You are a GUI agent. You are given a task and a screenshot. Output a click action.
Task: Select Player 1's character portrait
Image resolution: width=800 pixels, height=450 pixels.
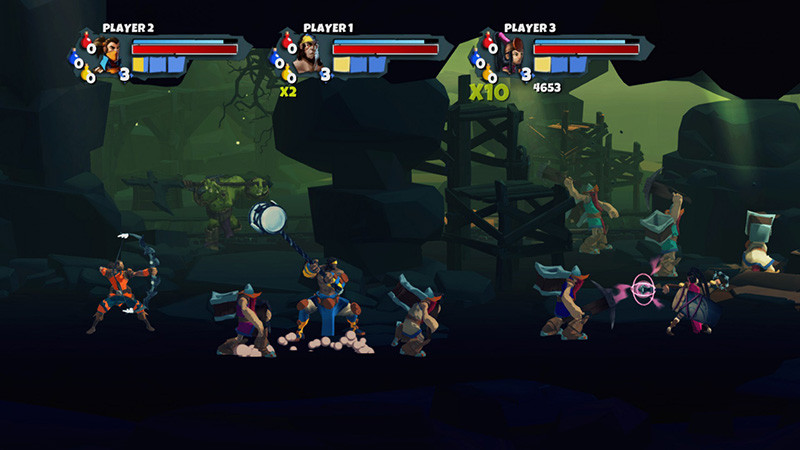coord(309,54)
